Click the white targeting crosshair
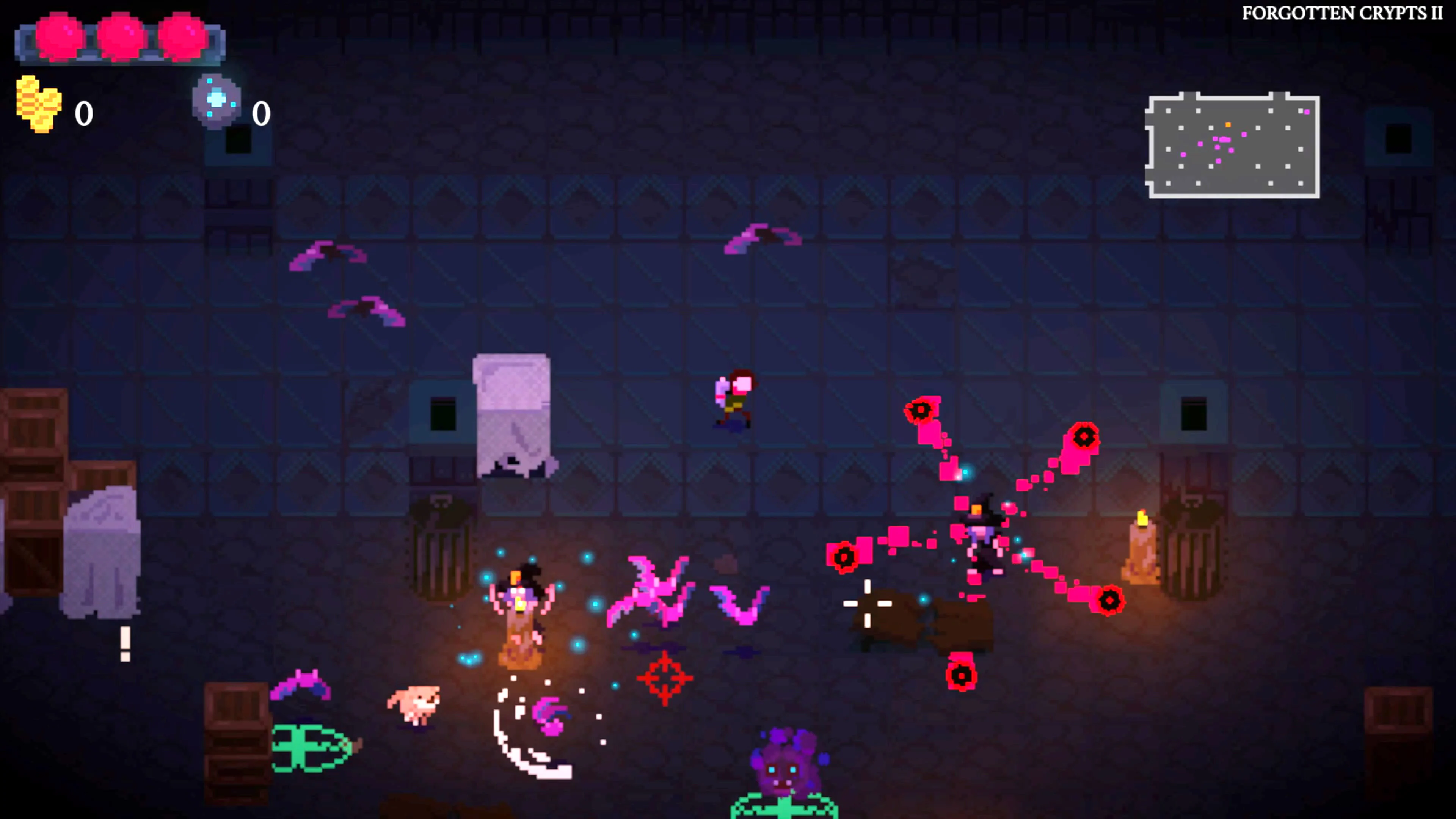The height and width of the screenshot is (819, 1456). pos(868,604)
